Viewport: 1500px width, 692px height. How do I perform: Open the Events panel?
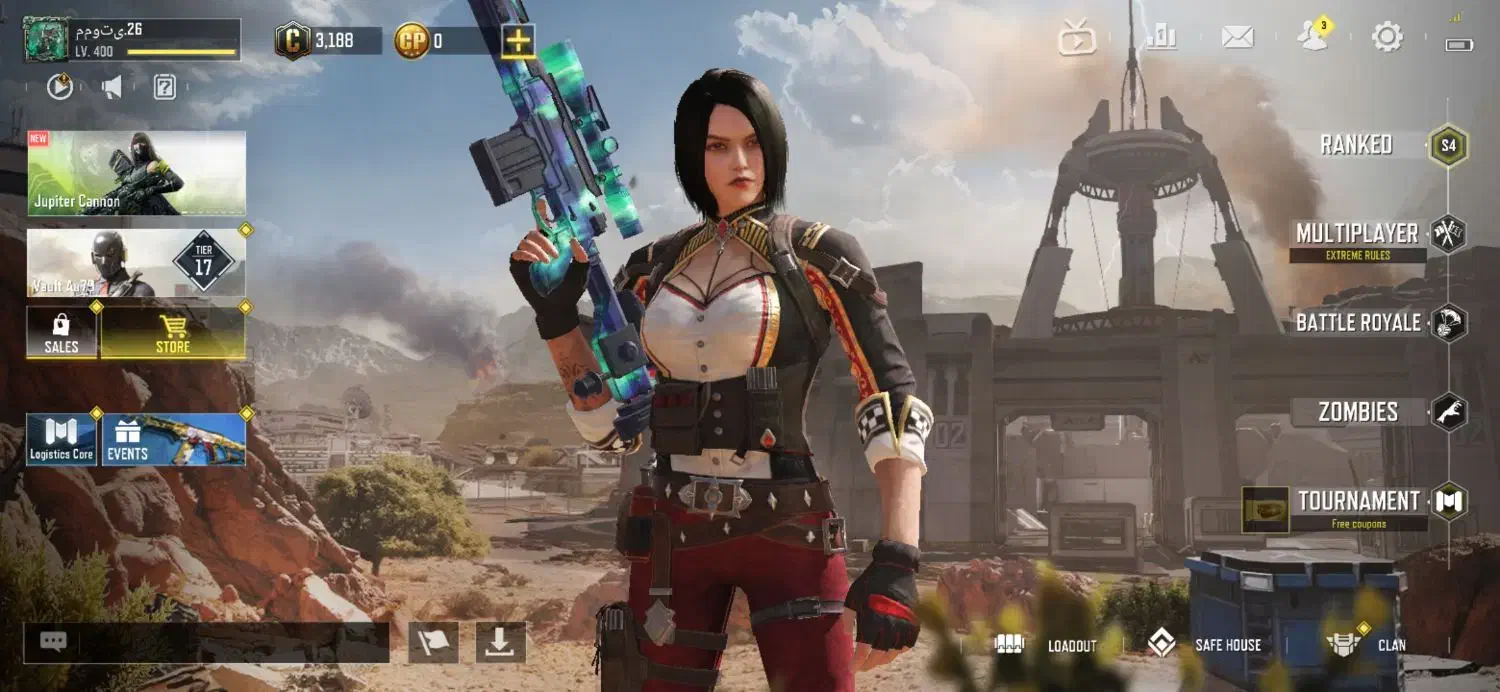(174, 440)
